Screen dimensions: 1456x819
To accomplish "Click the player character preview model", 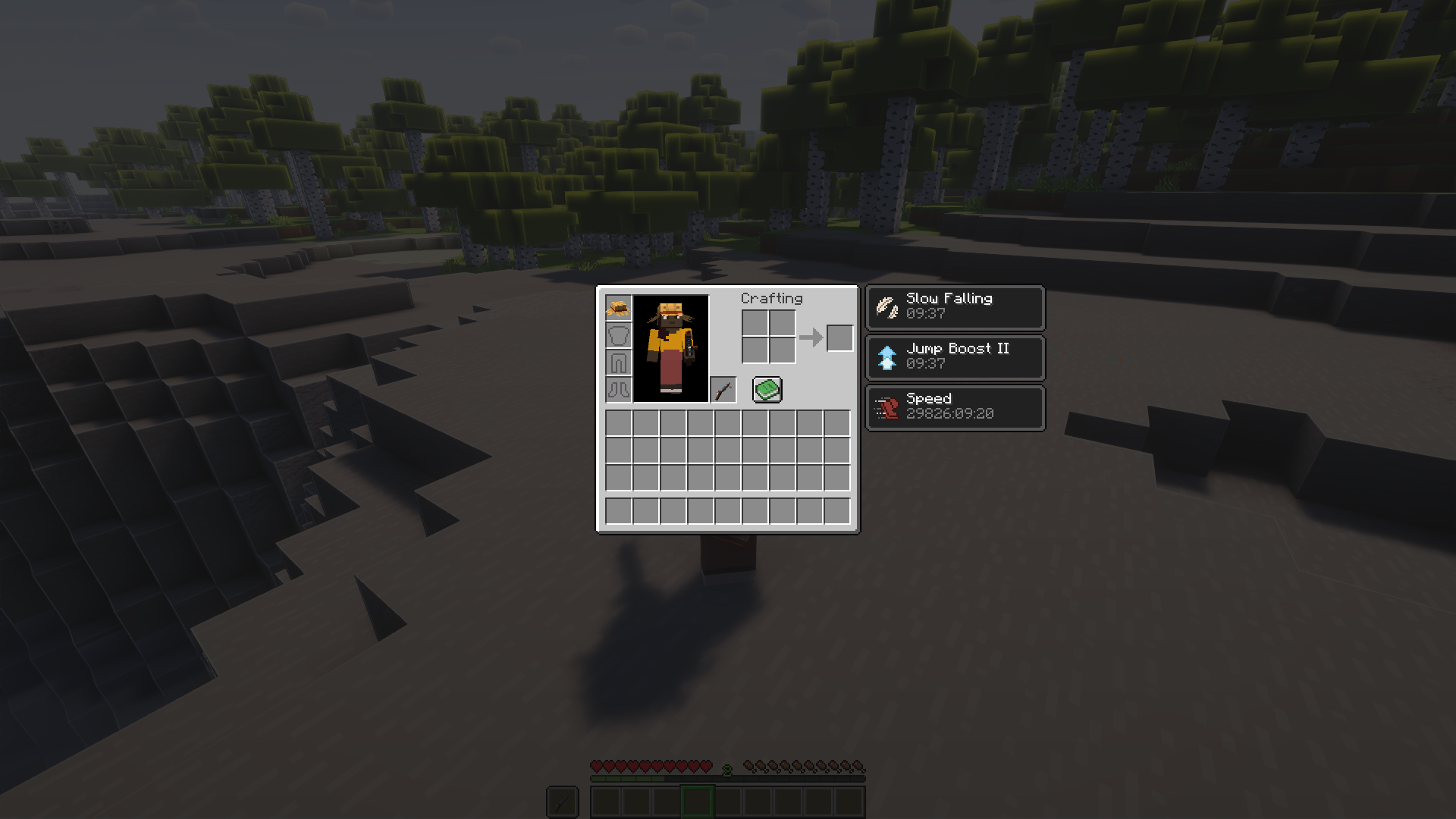I will click(x=670, y=345).
